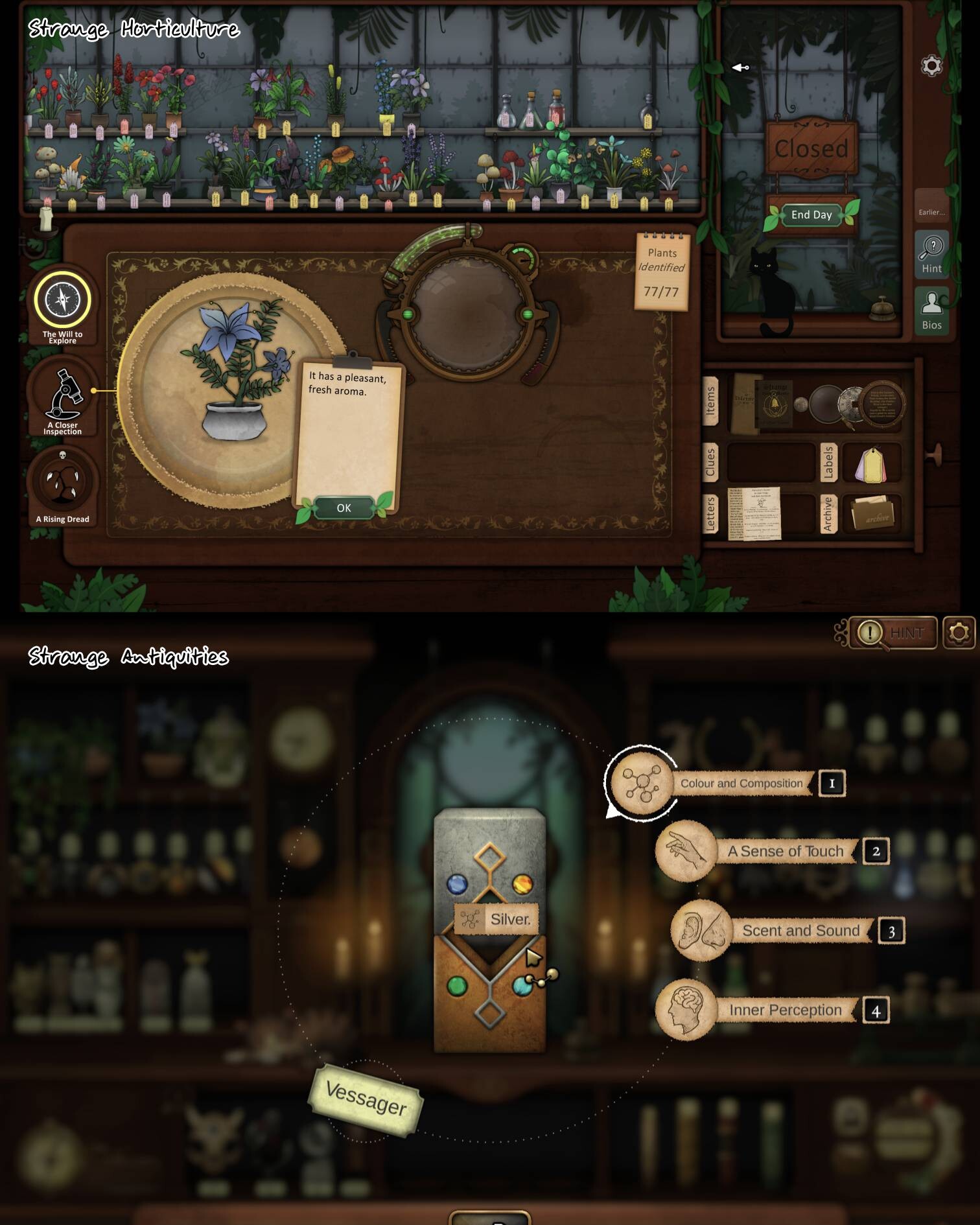
Task: Select the 'Scent and Sound' ear icon
Action: point(700,930)
